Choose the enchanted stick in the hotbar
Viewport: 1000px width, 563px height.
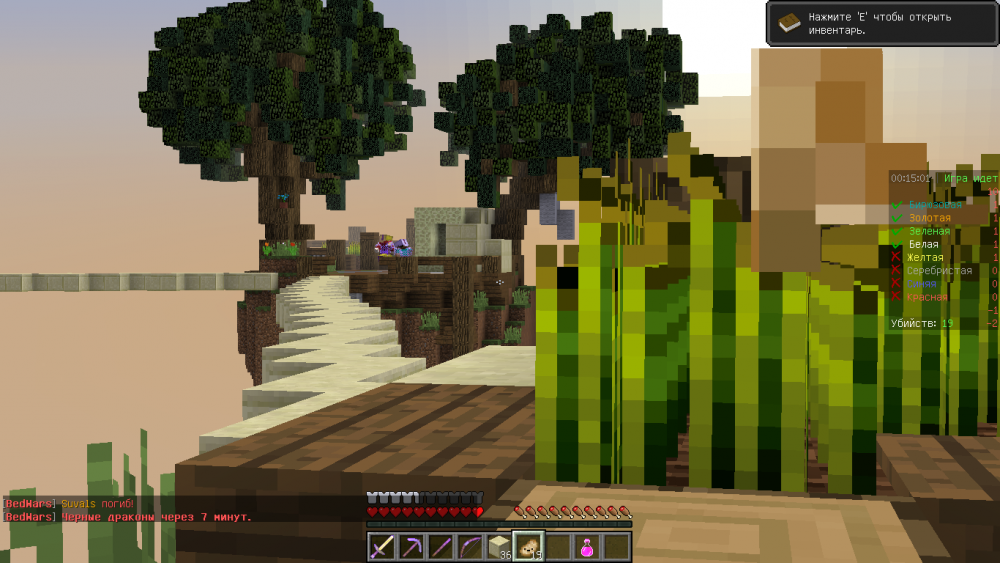[x=440, y=547]
